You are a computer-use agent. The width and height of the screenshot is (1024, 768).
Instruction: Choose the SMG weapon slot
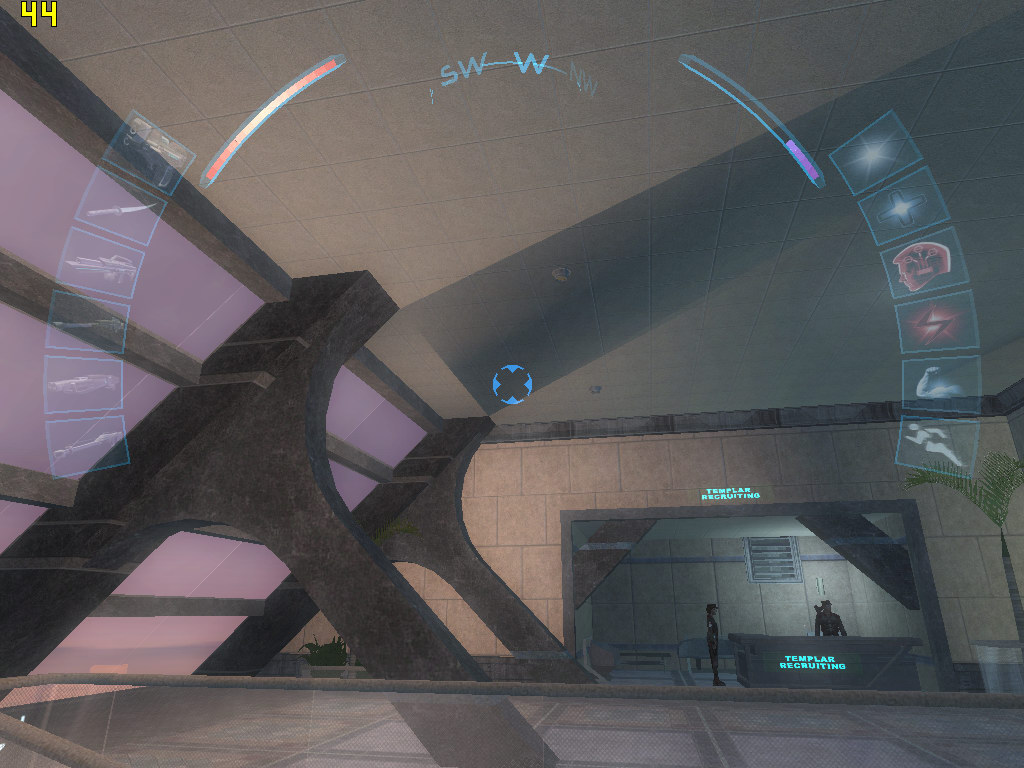pyautogui.click(x=100, y=265)
